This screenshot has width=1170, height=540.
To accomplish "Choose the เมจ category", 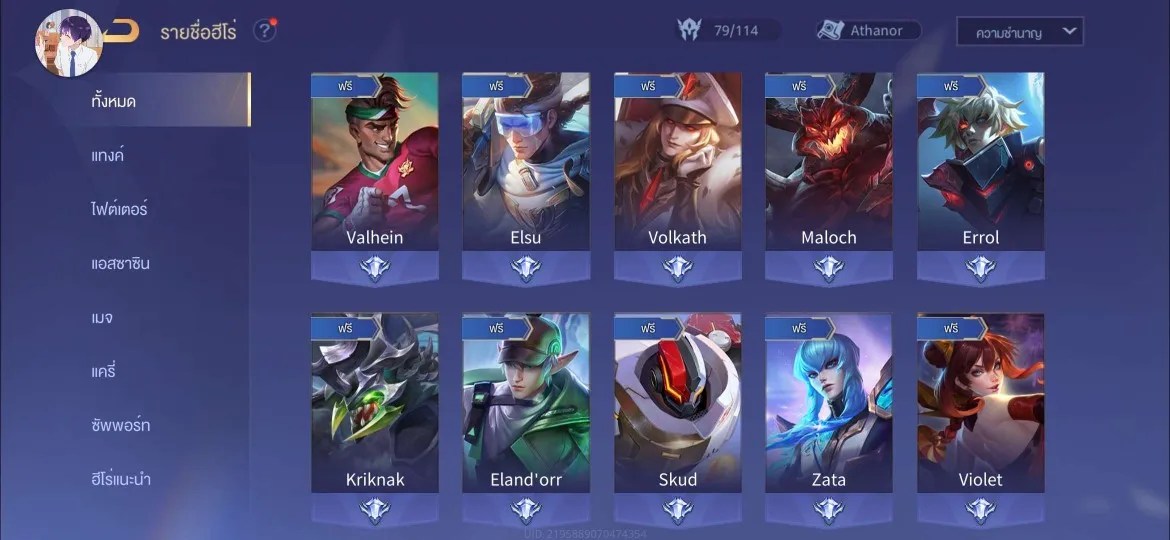I will click(103, 317).
